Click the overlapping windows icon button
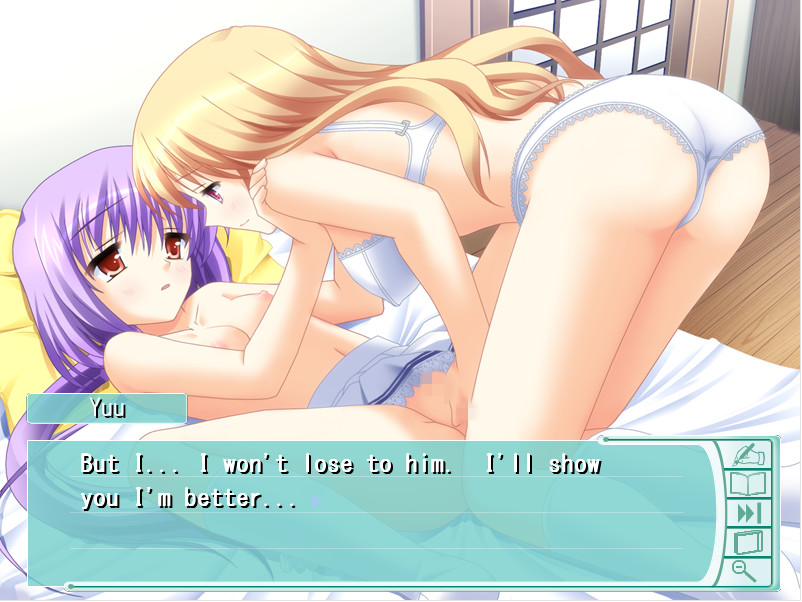 tap(746, 543)
